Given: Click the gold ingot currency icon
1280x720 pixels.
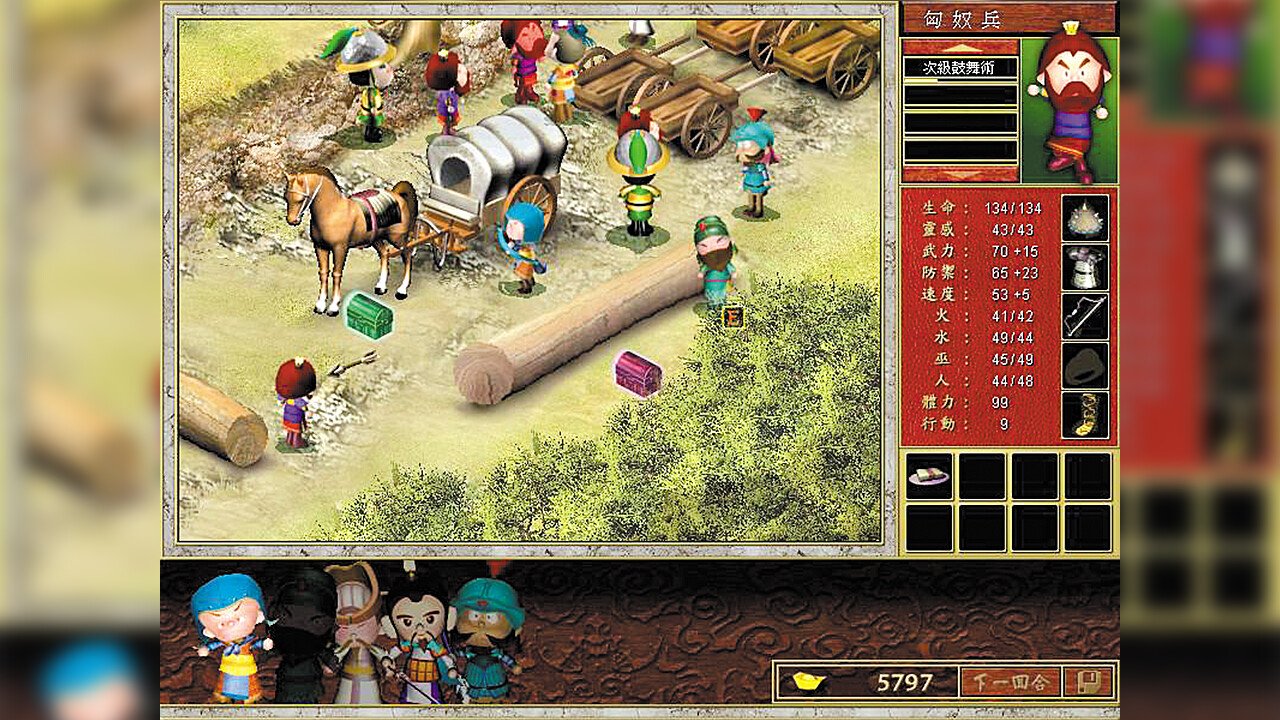Looking at the screenshot, I should coord(808,680).
